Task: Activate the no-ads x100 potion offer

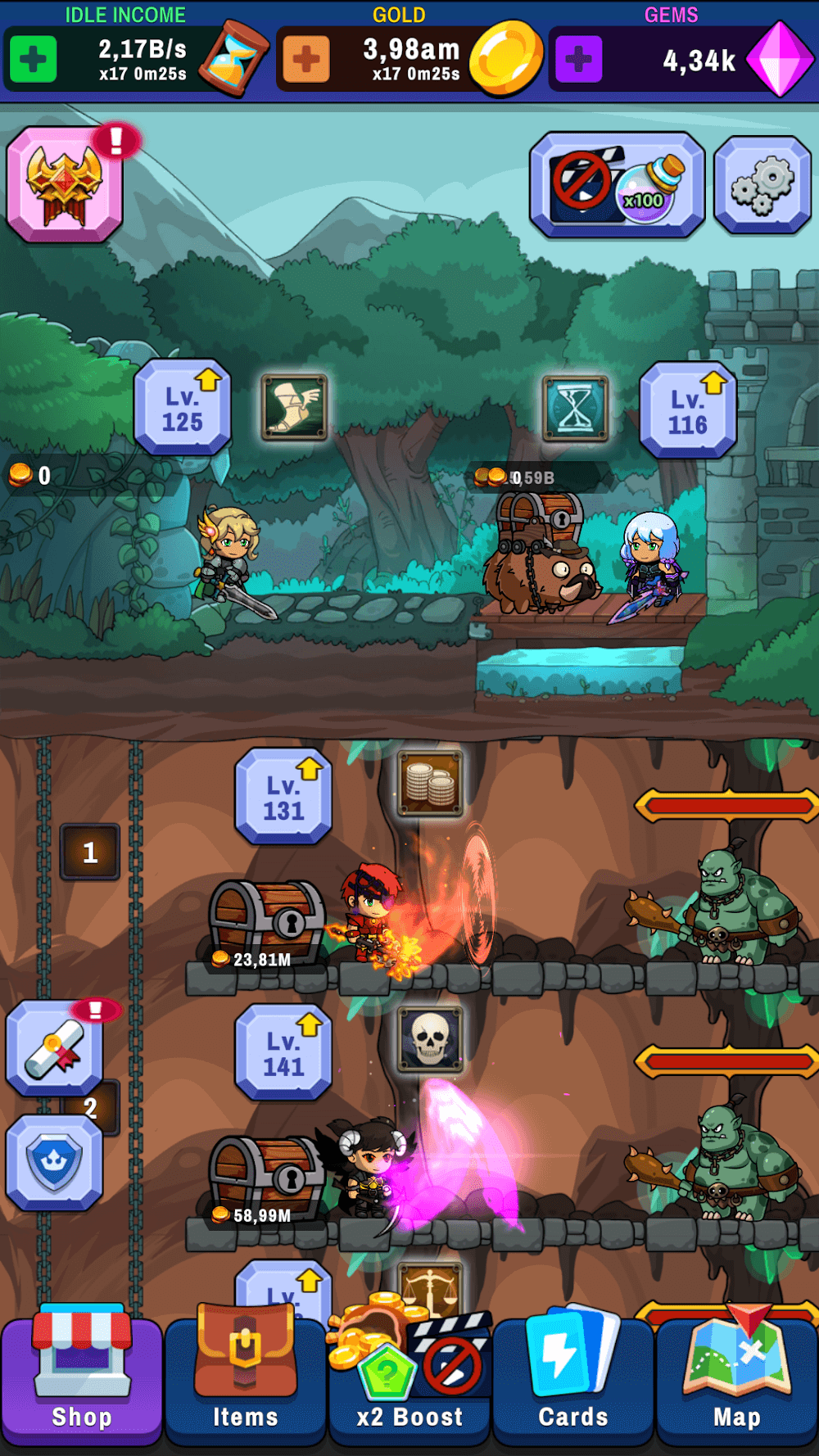Action: pos(617,184)
